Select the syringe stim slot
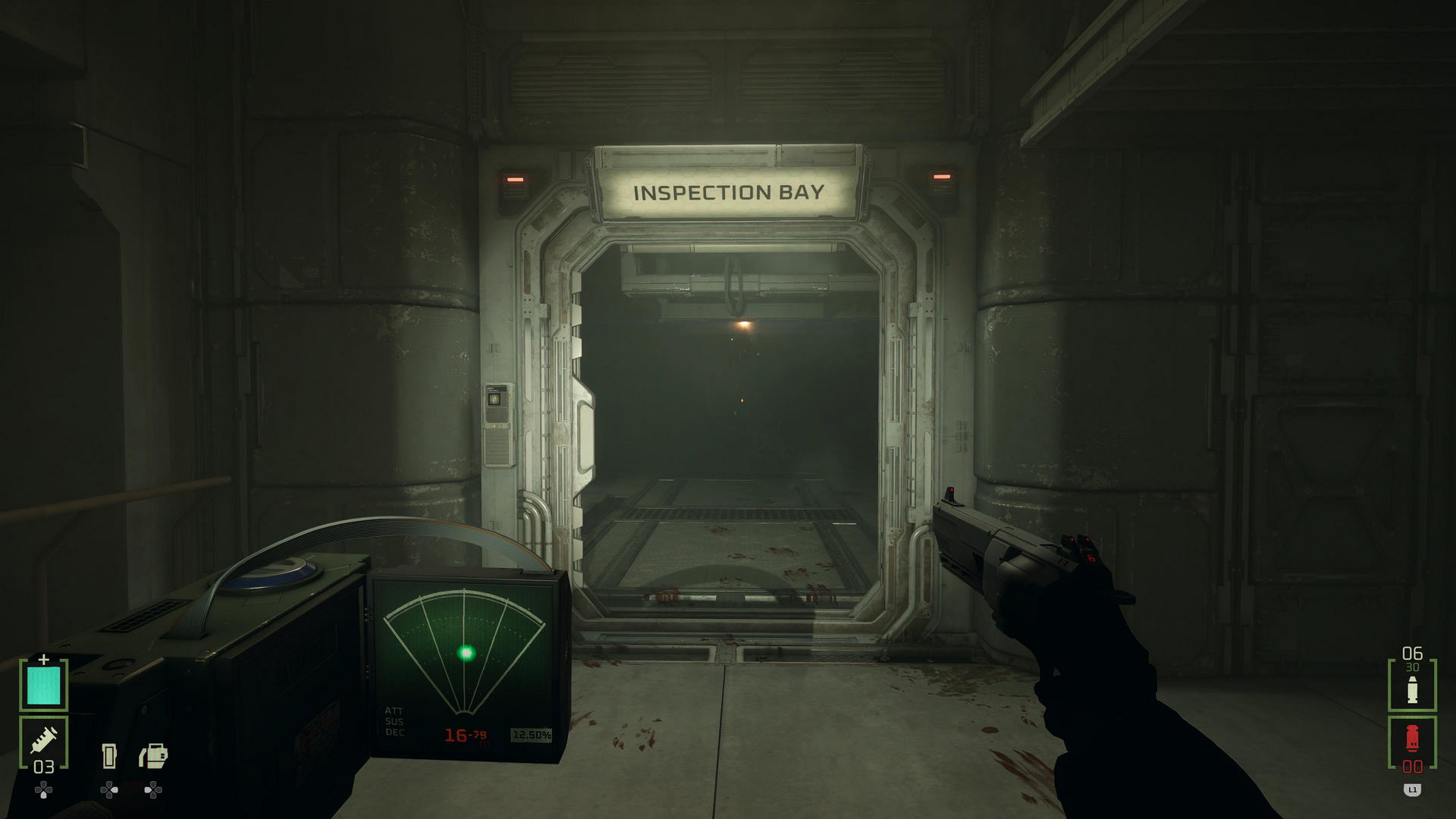The width and height of the screenshot is (1456, 819). click(44, 742)
